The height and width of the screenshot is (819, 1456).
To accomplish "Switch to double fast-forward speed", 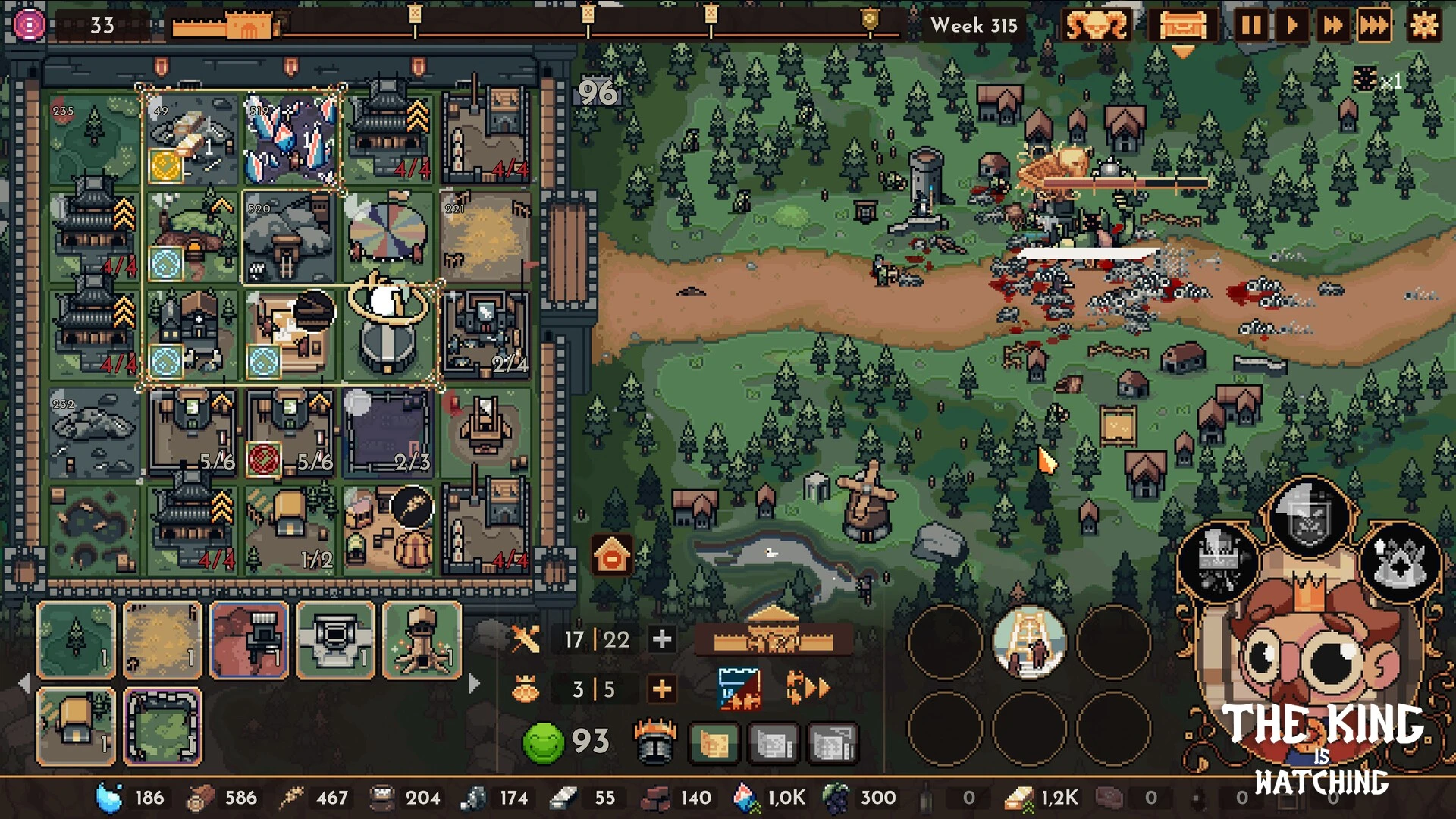I will click(x=1332, y=26).
